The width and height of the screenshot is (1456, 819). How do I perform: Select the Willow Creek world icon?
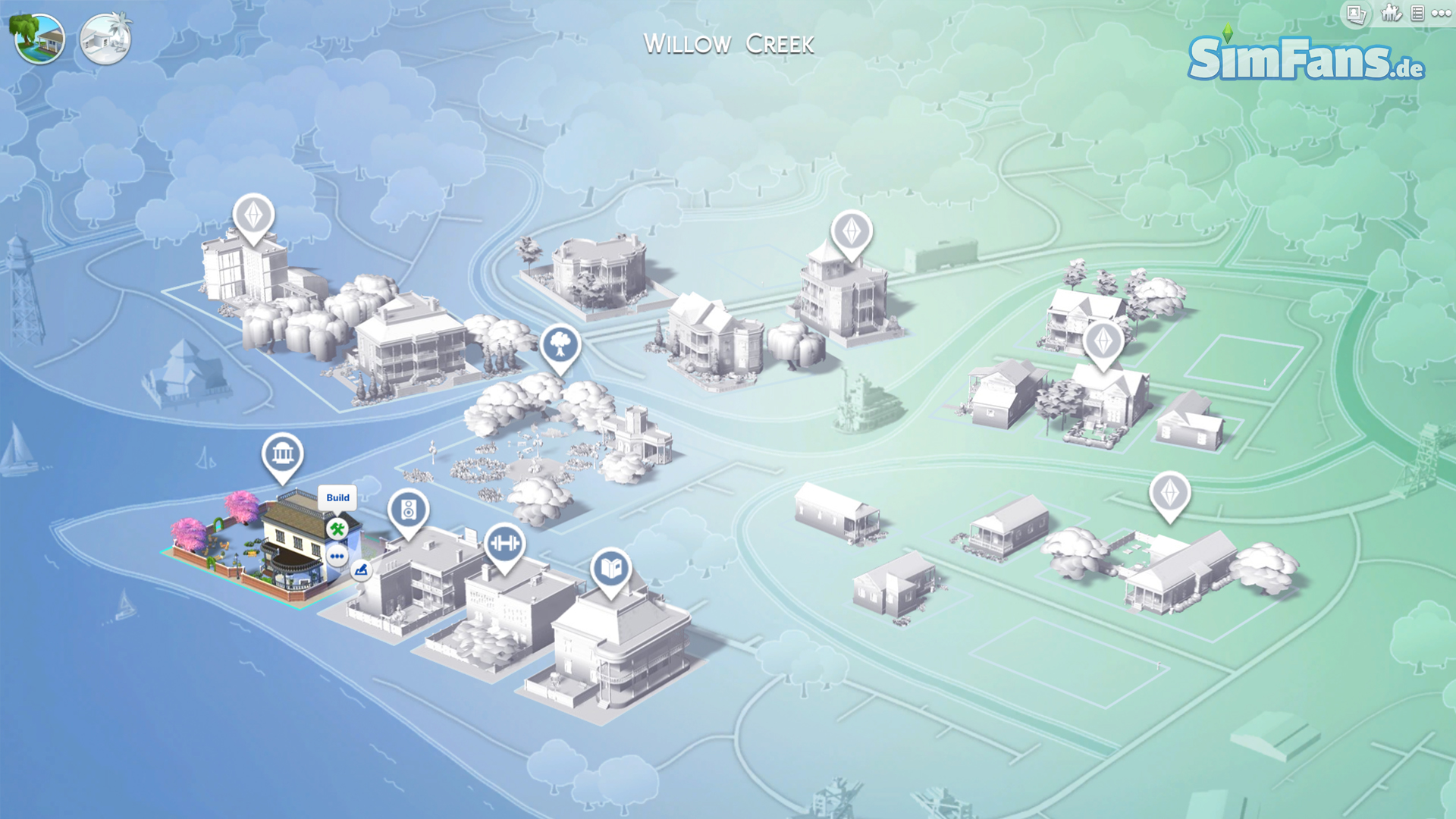click(x=39, y=39)
